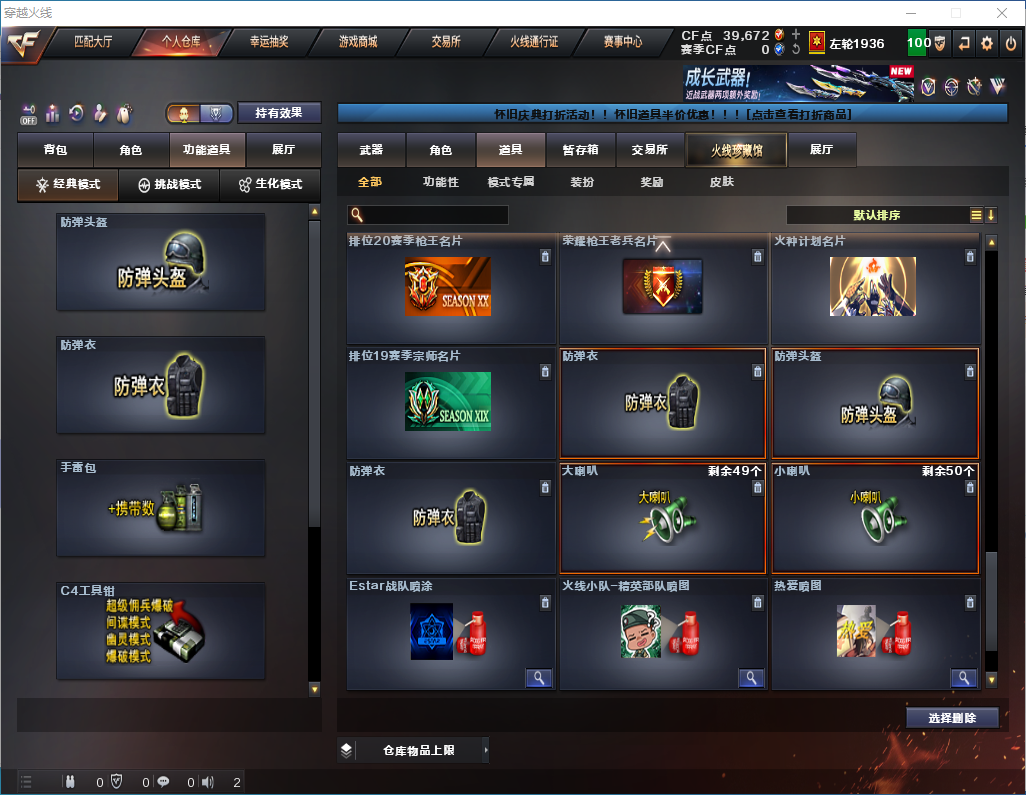Open the 匹配大厅 lobby tab
Image resolution: width=1026 pixels, height=795 pixels.
coord(93,42)
